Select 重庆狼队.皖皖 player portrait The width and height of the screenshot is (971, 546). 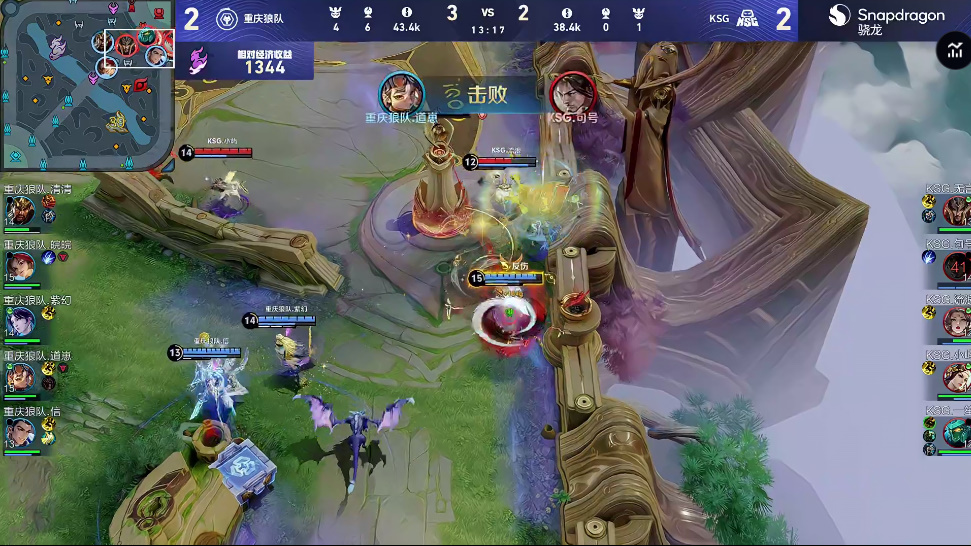coord(20,265)
